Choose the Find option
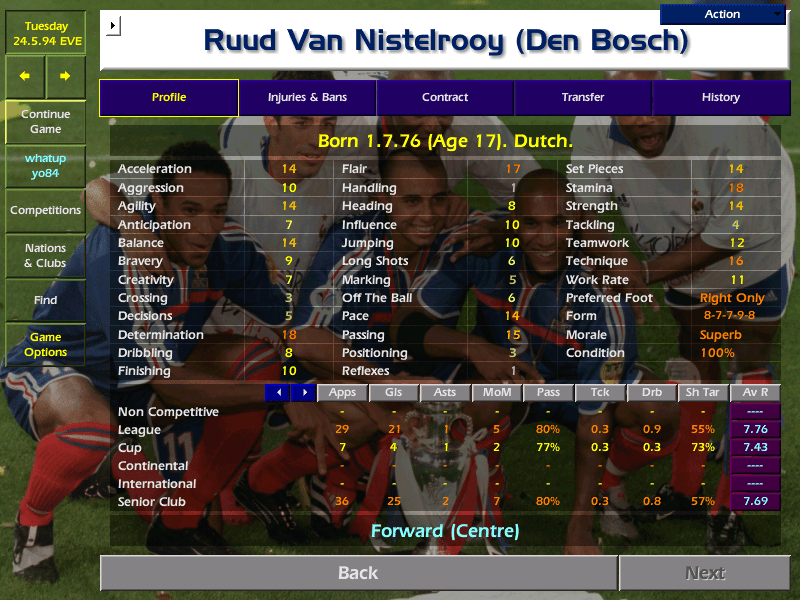Viewport: 800px width, 600px height. [45, 300]
